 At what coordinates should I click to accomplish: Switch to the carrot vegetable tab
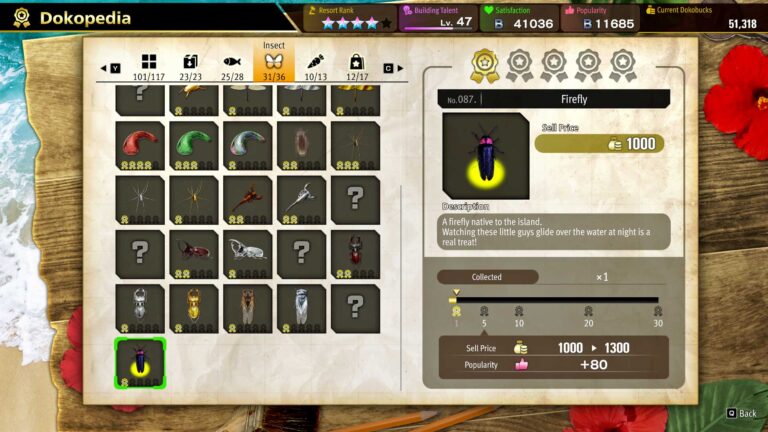(x=315, y=66)
